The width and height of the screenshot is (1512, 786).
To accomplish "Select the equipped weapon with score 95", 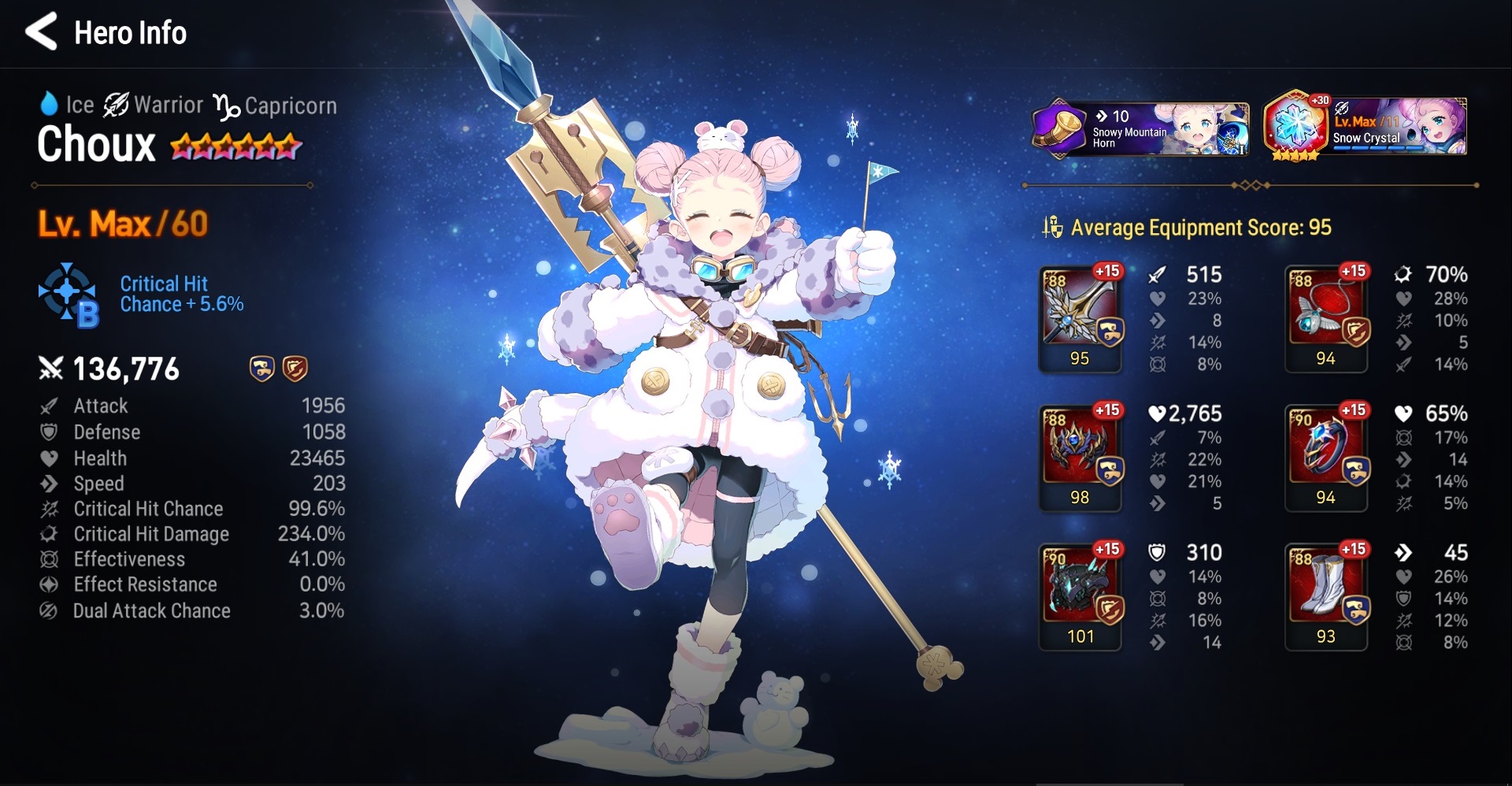I will coord(1080,317).
